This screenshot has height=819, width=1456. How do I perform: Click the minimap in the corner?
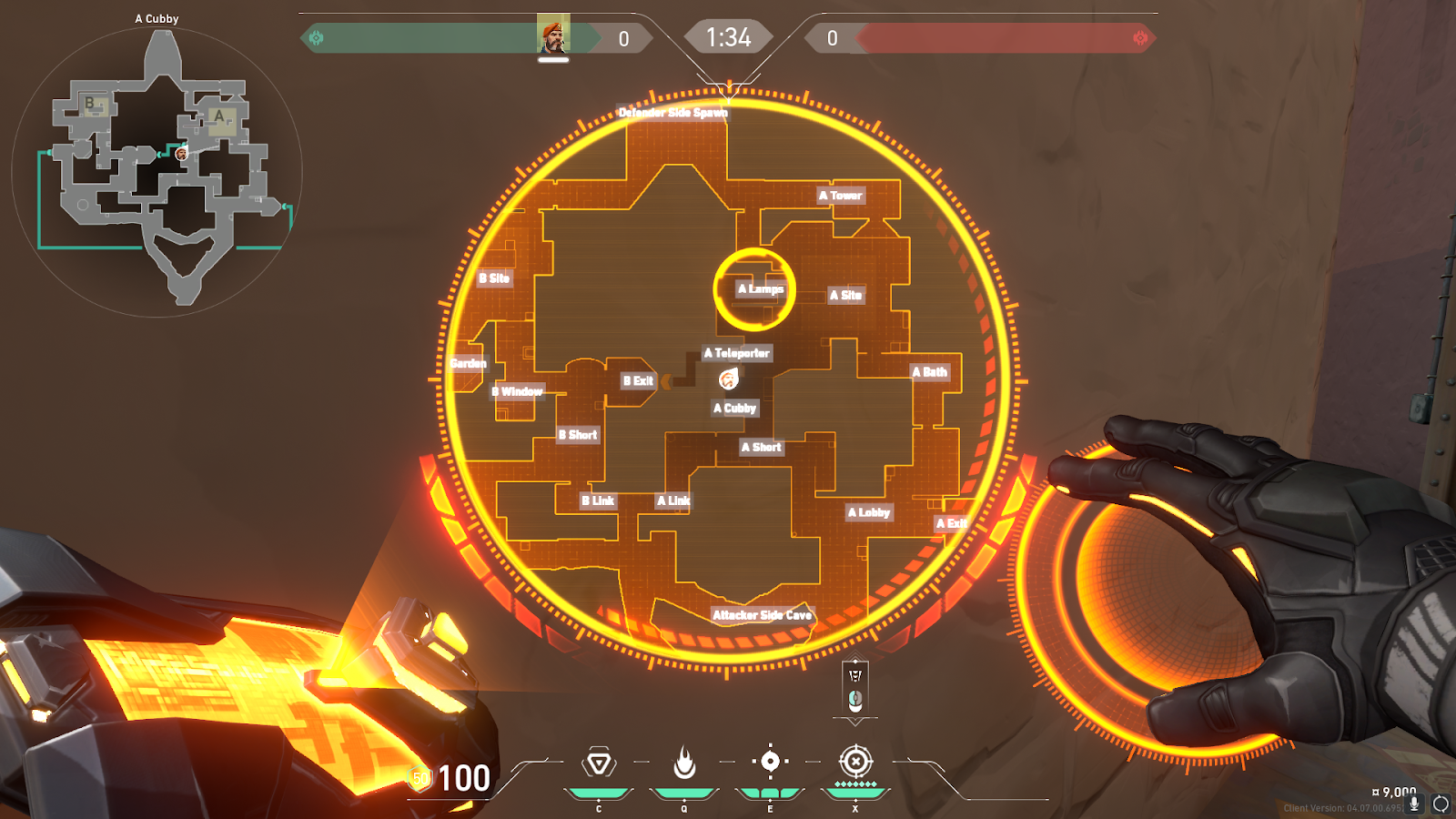(x=157, y=173)
